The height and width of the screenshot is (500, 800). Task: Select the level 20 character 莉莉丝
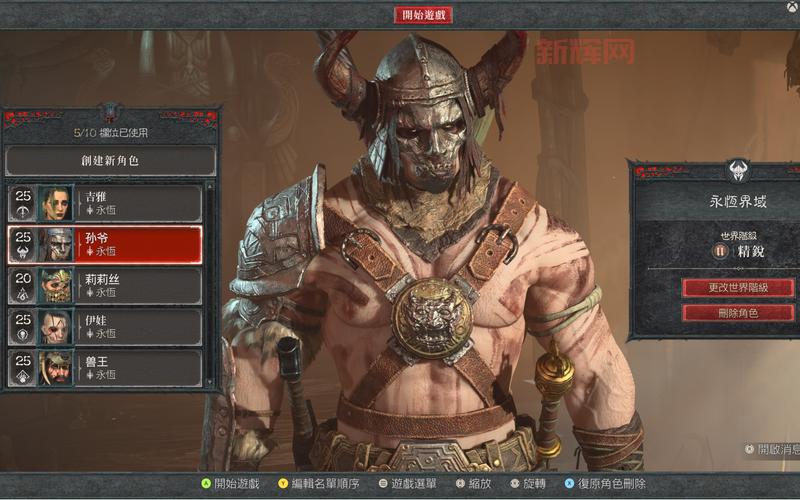[x=105, y=286]
